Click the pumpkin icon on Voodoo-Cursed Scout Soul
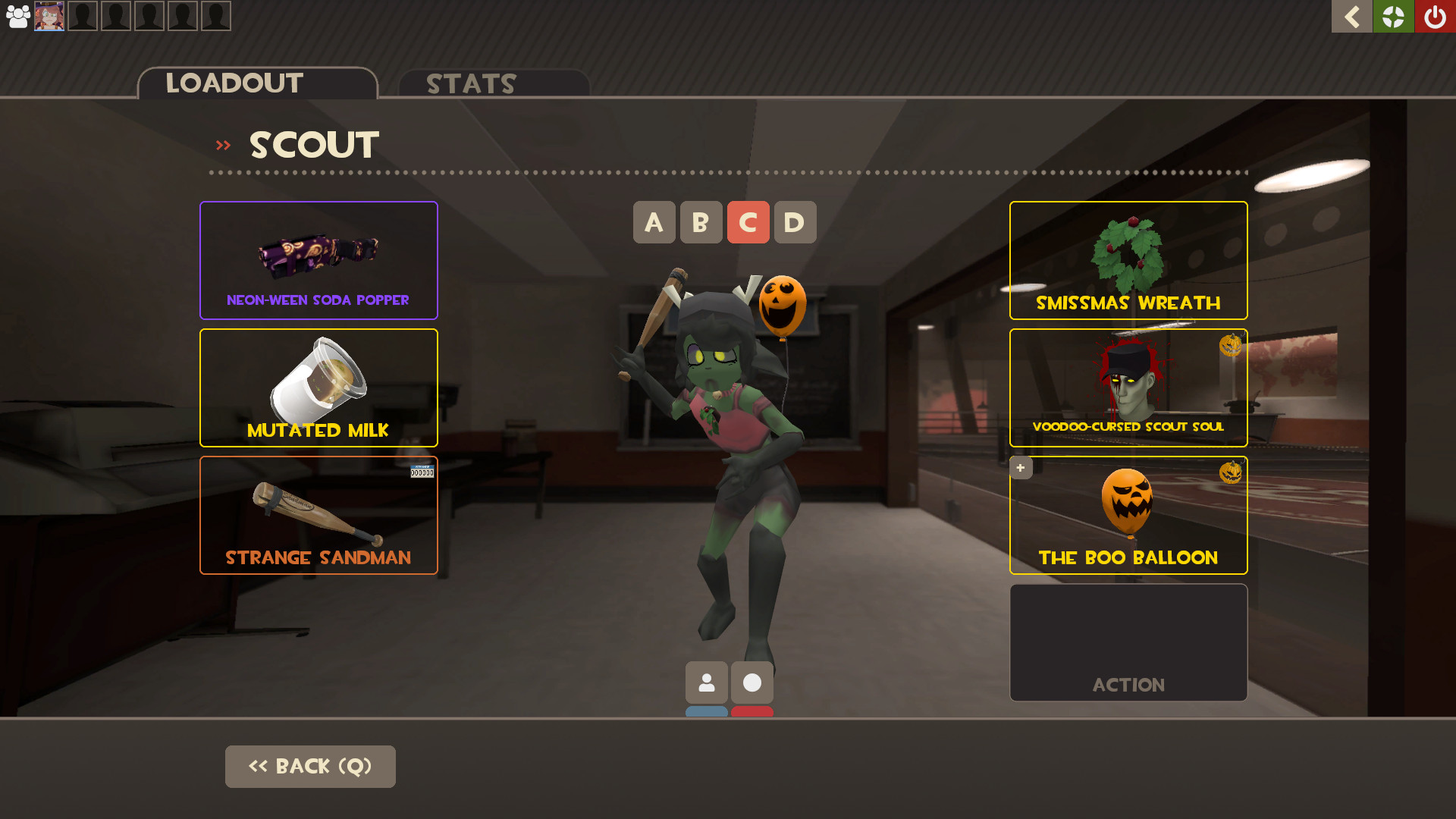1456x819 pixels. pos(1232,344)
